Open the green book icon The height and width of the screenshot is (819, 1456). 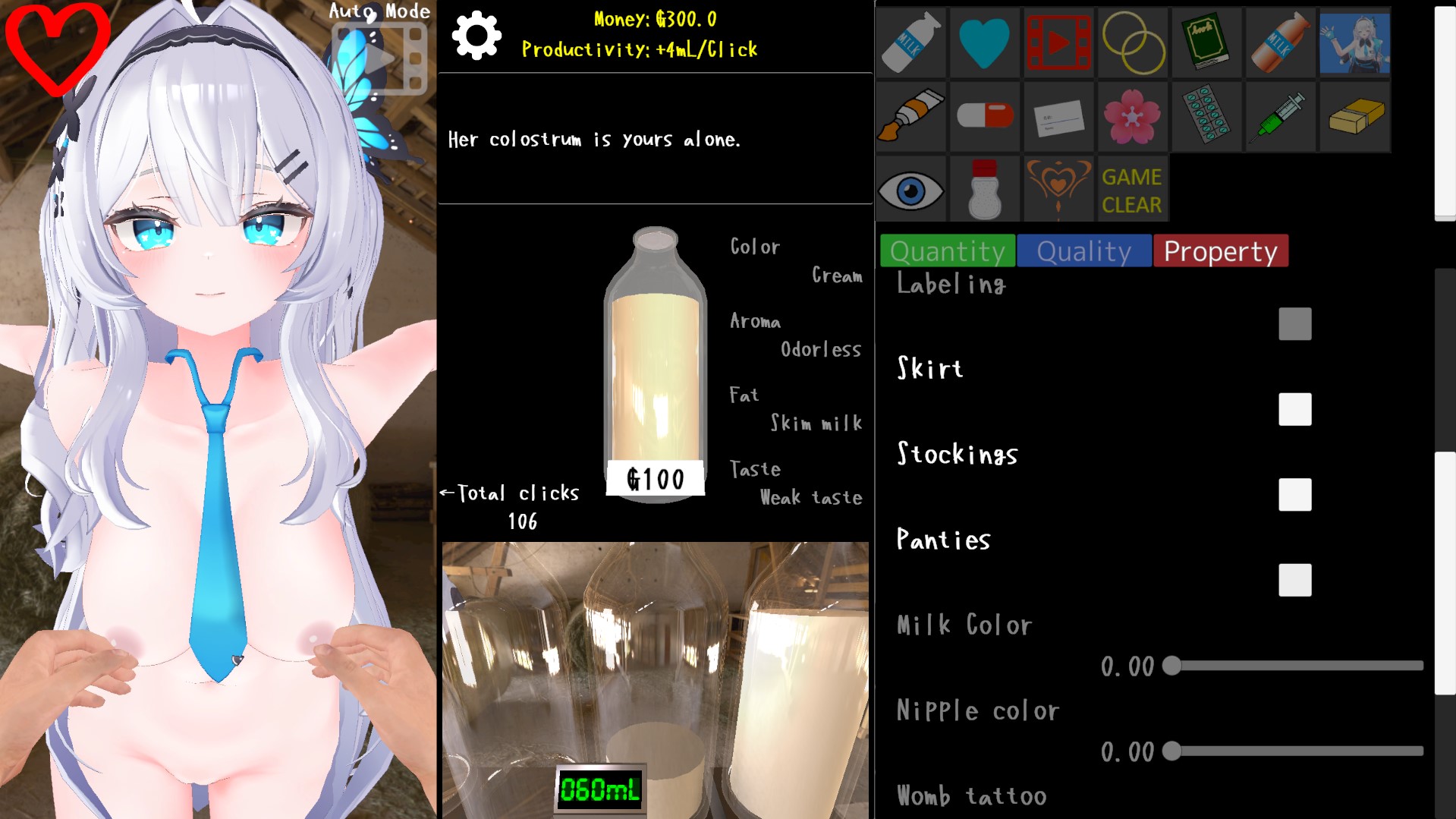(1206, 43)
